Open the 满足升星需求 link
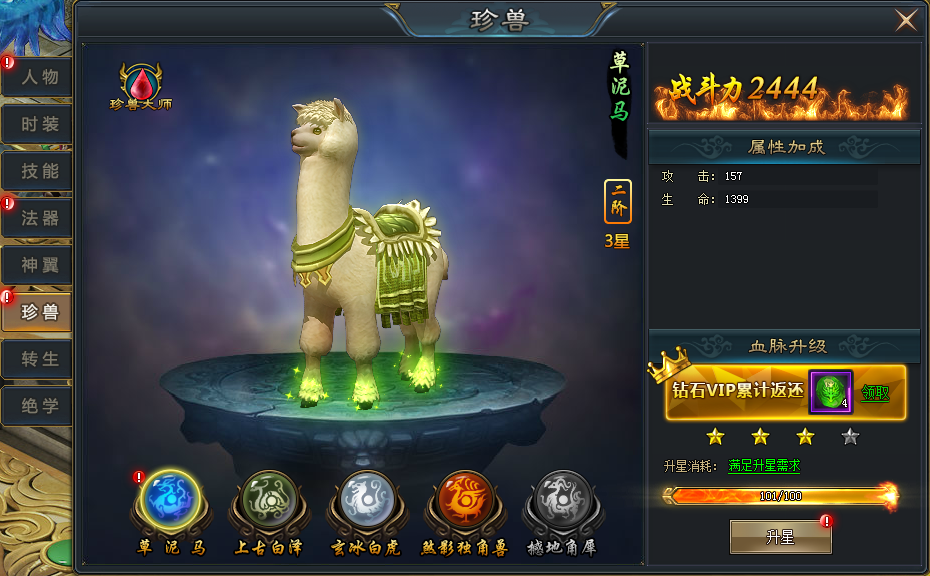 pos(765,466)
